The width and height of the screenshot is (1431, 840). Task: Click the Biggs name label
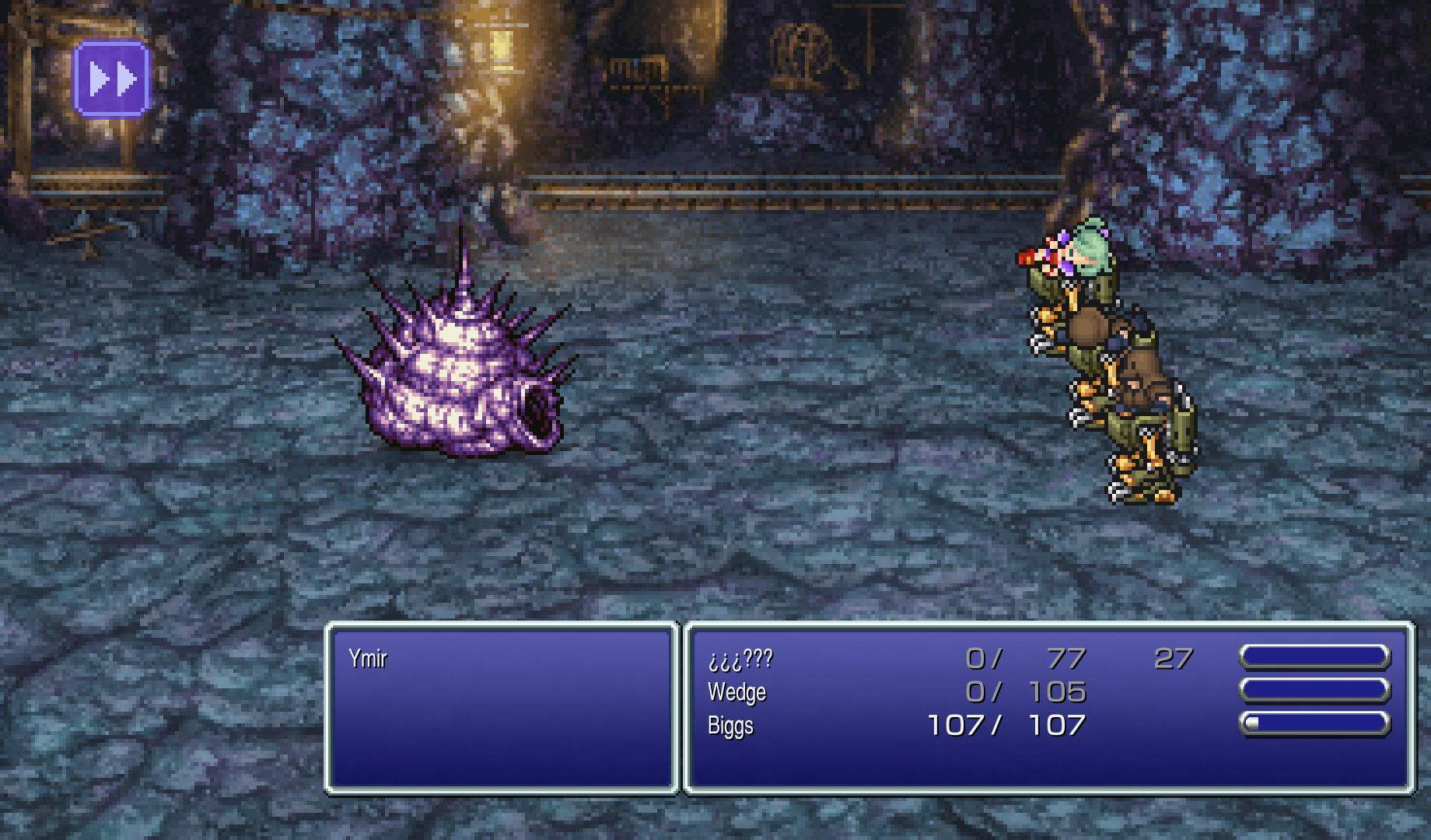731,724
